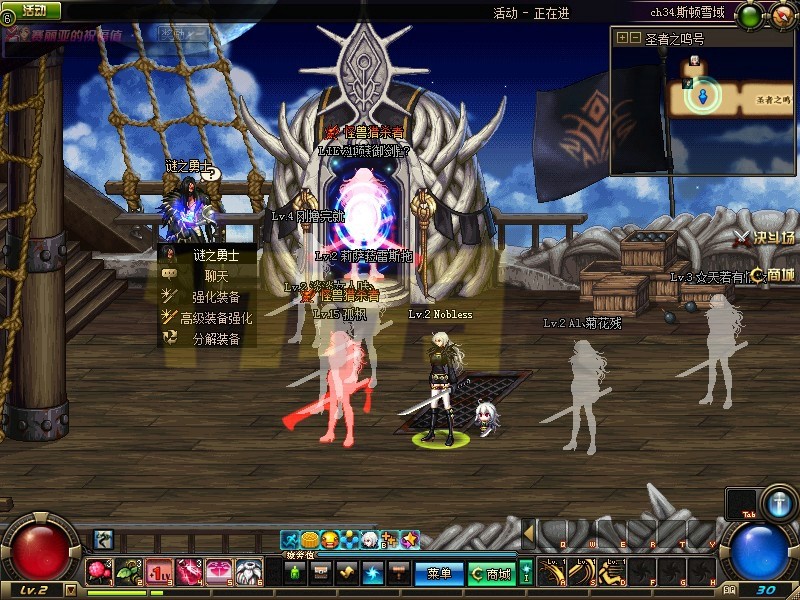Enter the 决斗场 arena
Viewport: 800px width, 600px height.
coord(764,238)
